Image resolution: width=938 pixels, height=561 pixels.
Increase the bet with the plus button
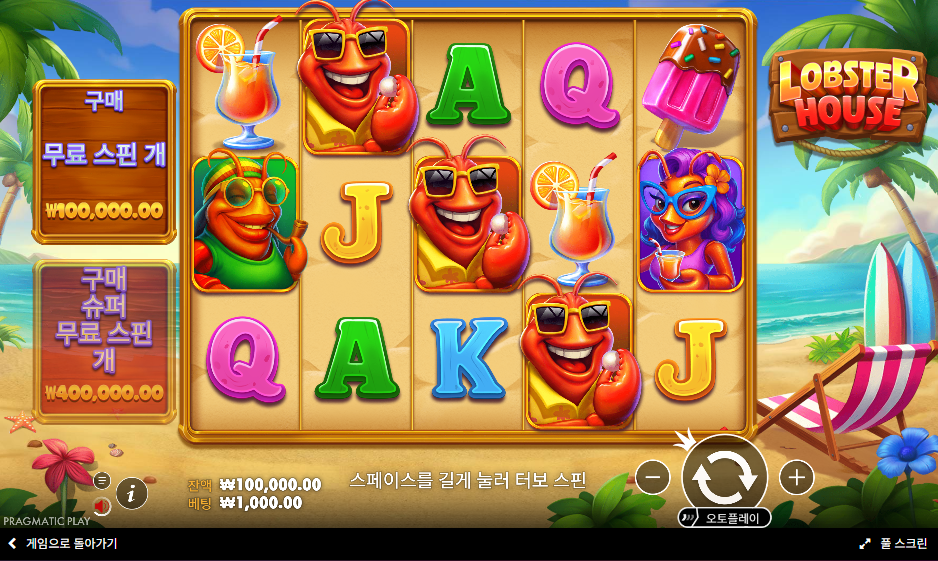click(796, 478)
